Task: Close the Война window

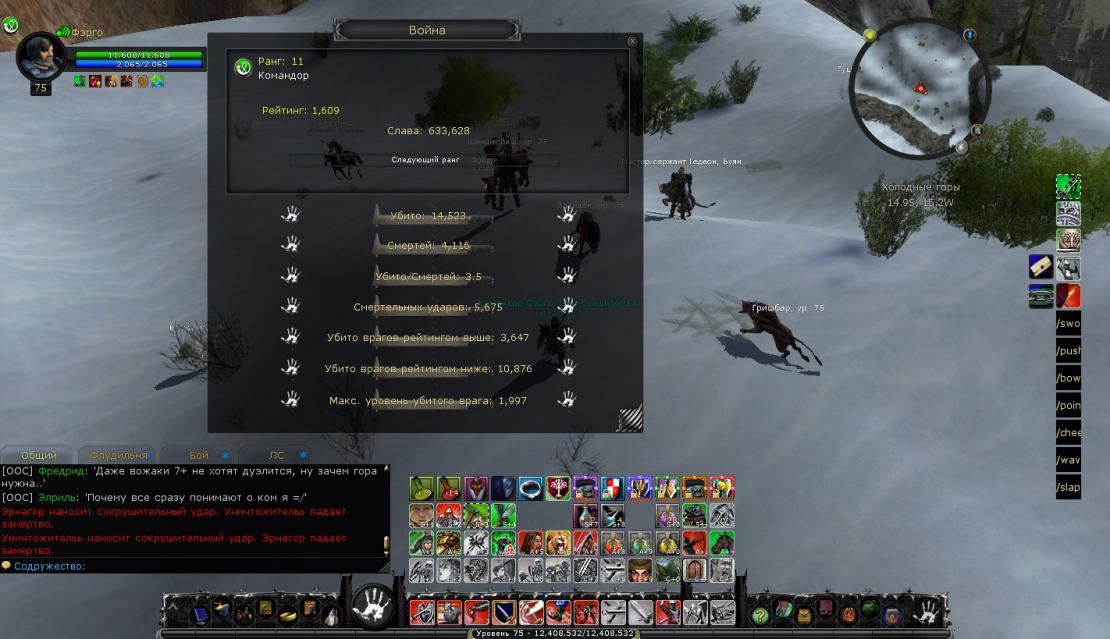Action: pos(632,41)
